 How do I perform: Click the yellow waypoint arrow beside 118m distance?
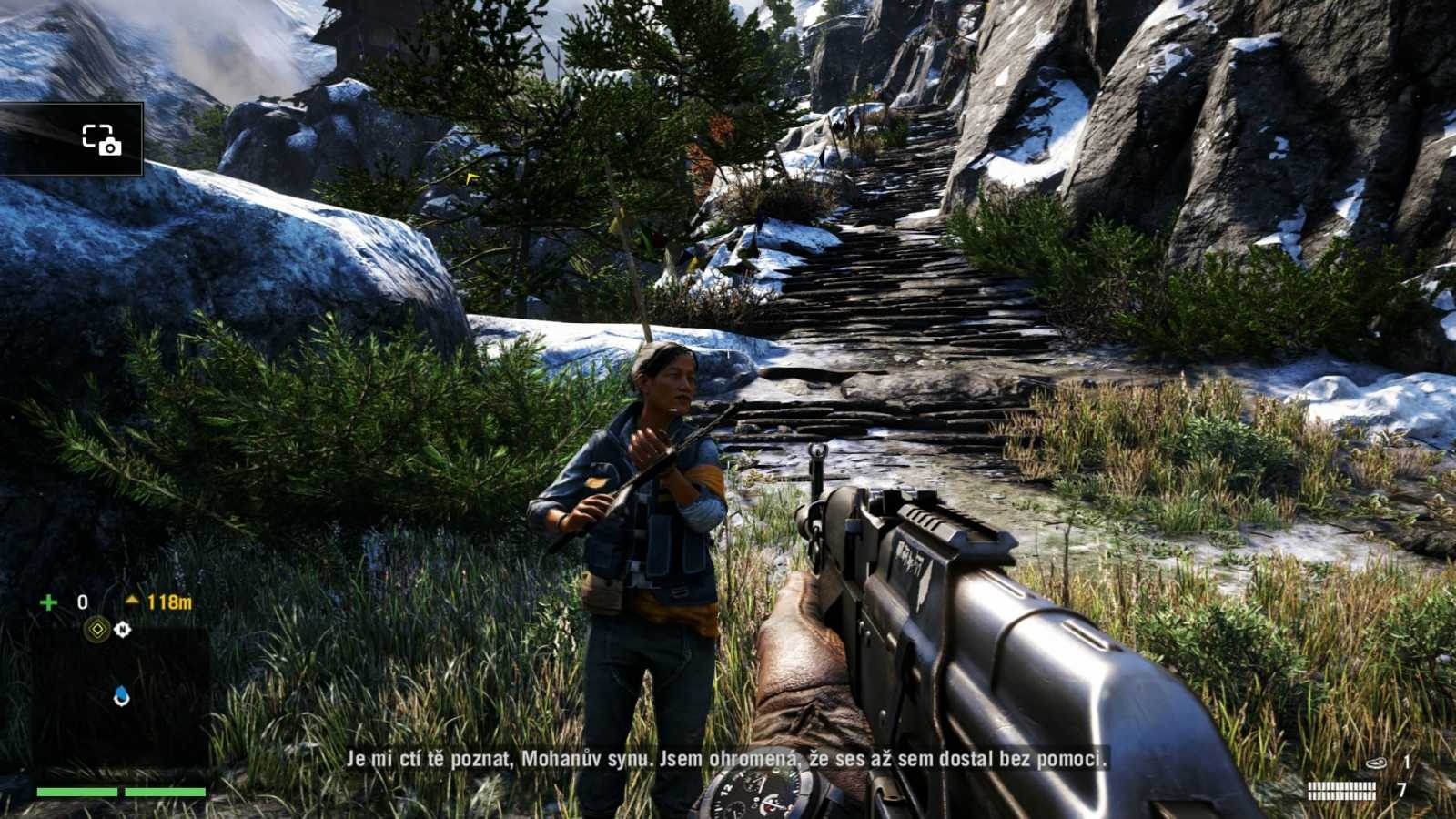(x=133, y=601)
